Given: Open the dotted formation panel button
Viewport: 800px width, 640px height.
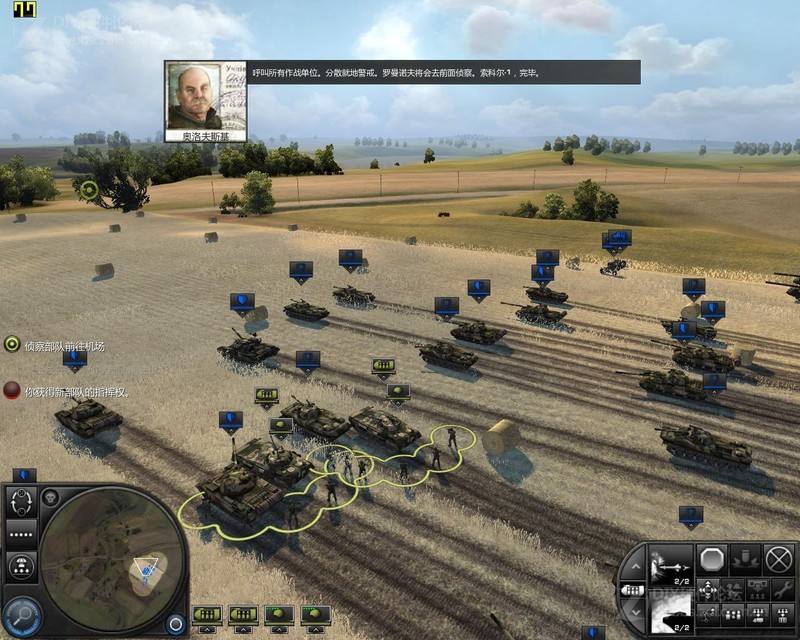Looking at the screenshot, I should pyautogui.click(x=22, y=532).
